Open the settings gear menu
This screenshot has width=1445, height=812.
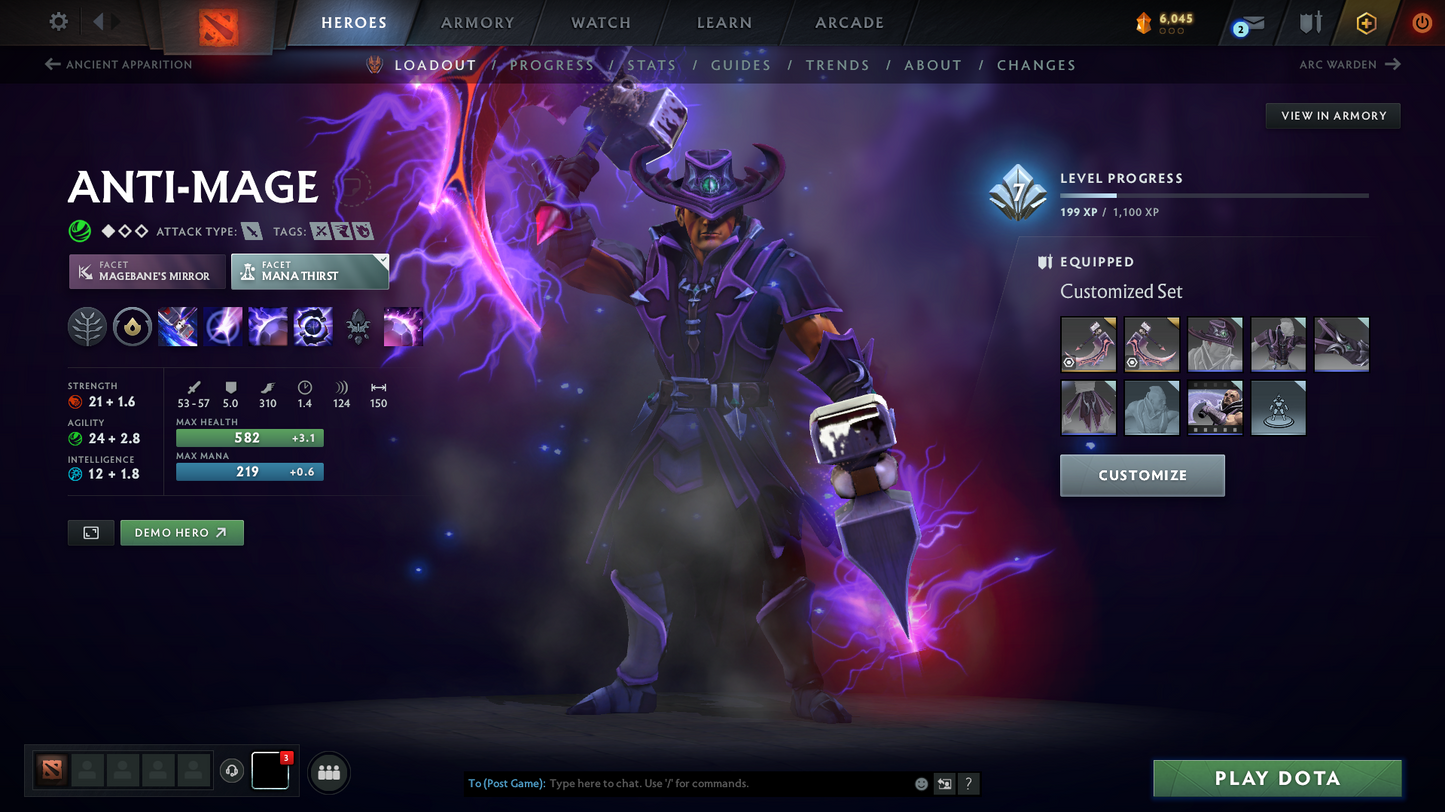(x=59, y=21)
